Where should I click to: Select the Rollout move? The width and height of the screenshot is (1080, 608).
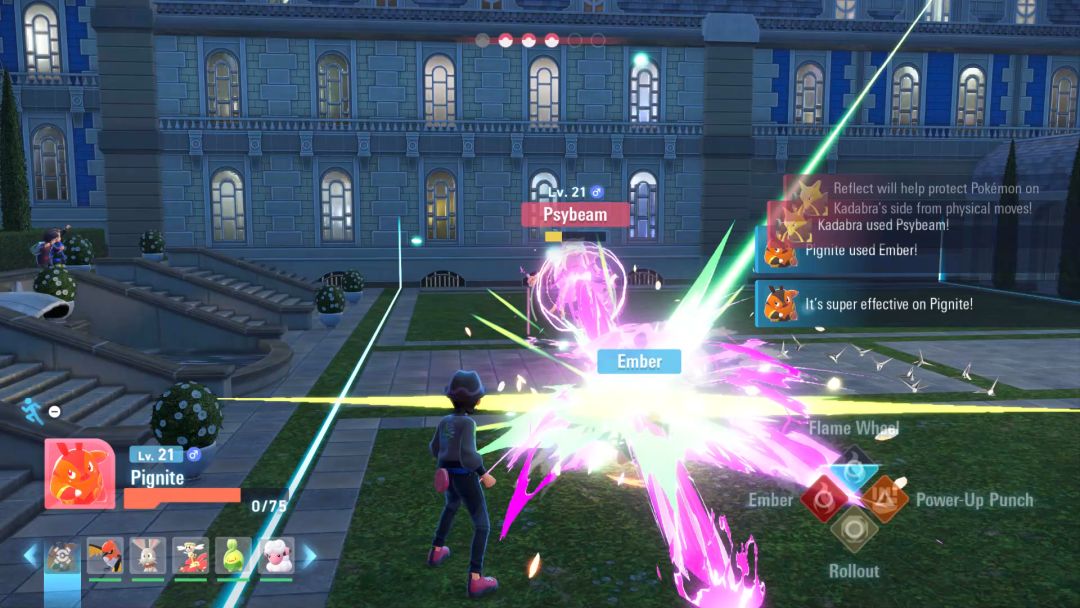pyautogui.click(x=854, y=529)
